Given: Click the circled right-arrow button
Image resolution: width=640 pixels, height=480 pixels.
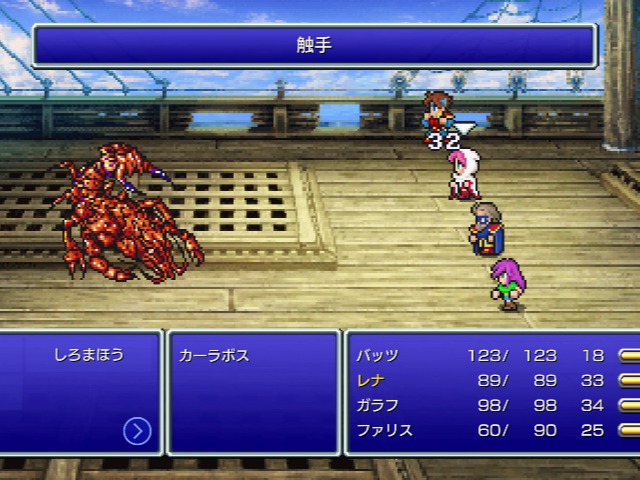Looking at the screenshot, I should click(x=137, y=431).
